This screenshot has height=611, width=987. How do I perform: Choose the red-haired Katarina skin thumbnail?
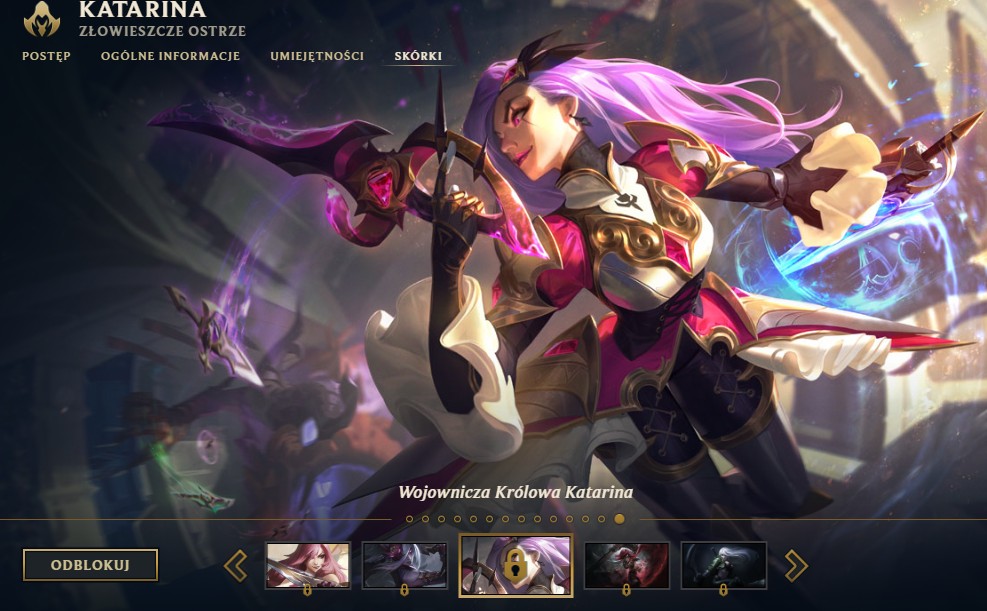tap(308, 565)
